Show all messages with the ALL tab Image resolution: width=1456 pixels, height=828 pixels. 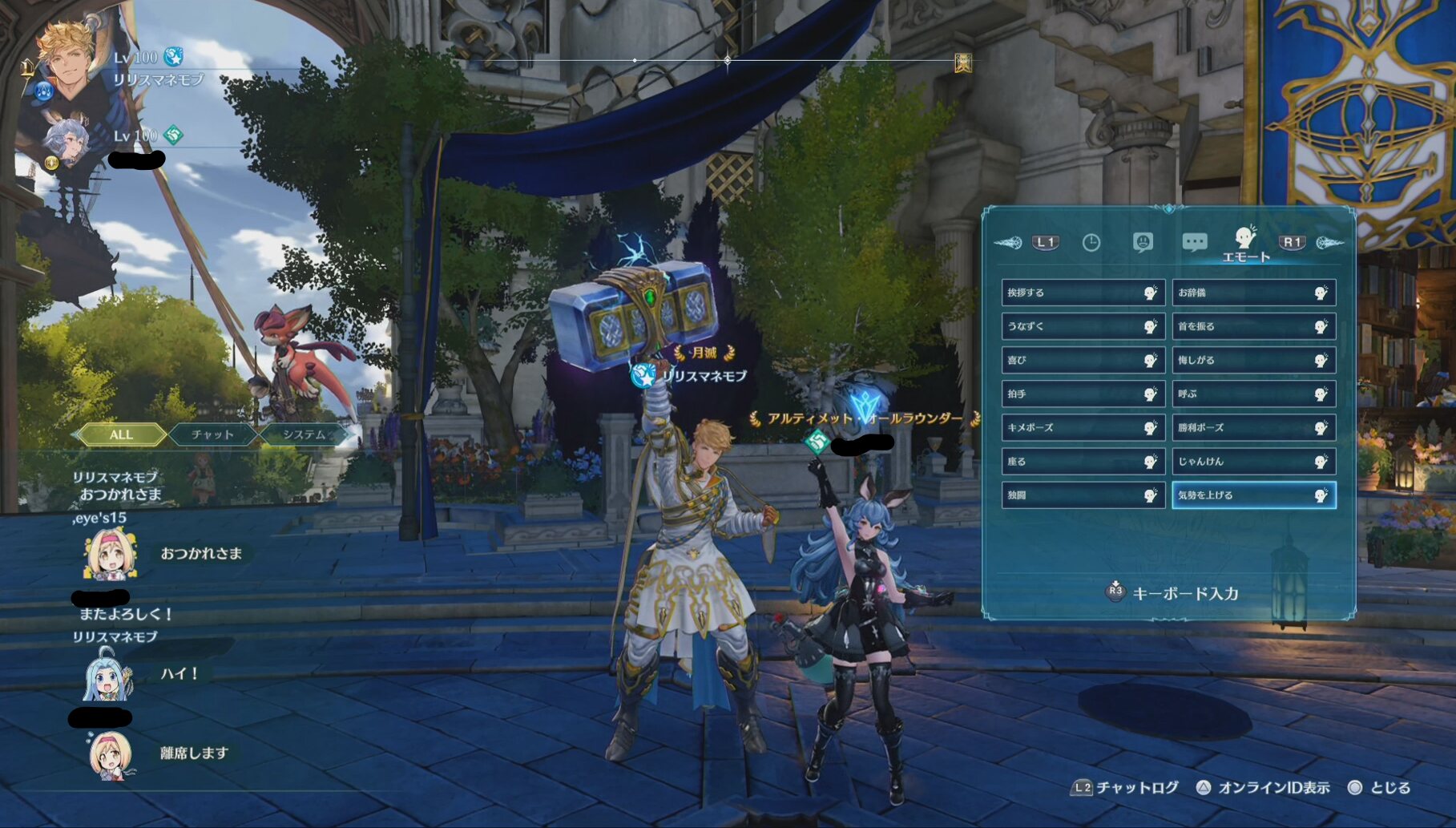(x=121, y=434)
